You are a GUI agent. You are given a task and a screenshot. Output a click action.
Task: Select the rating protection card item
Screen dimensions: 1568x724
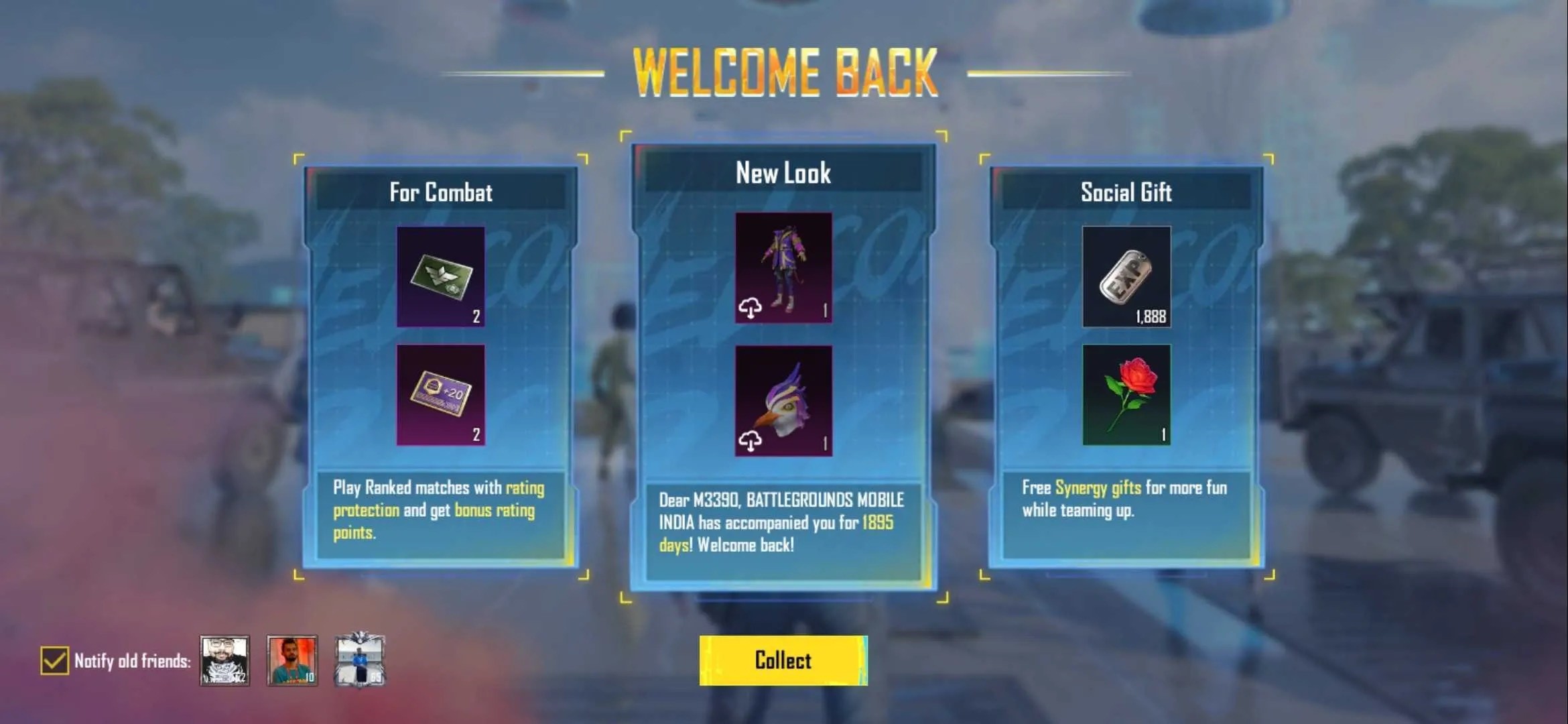pyautogui.click(x=441, y=276)
